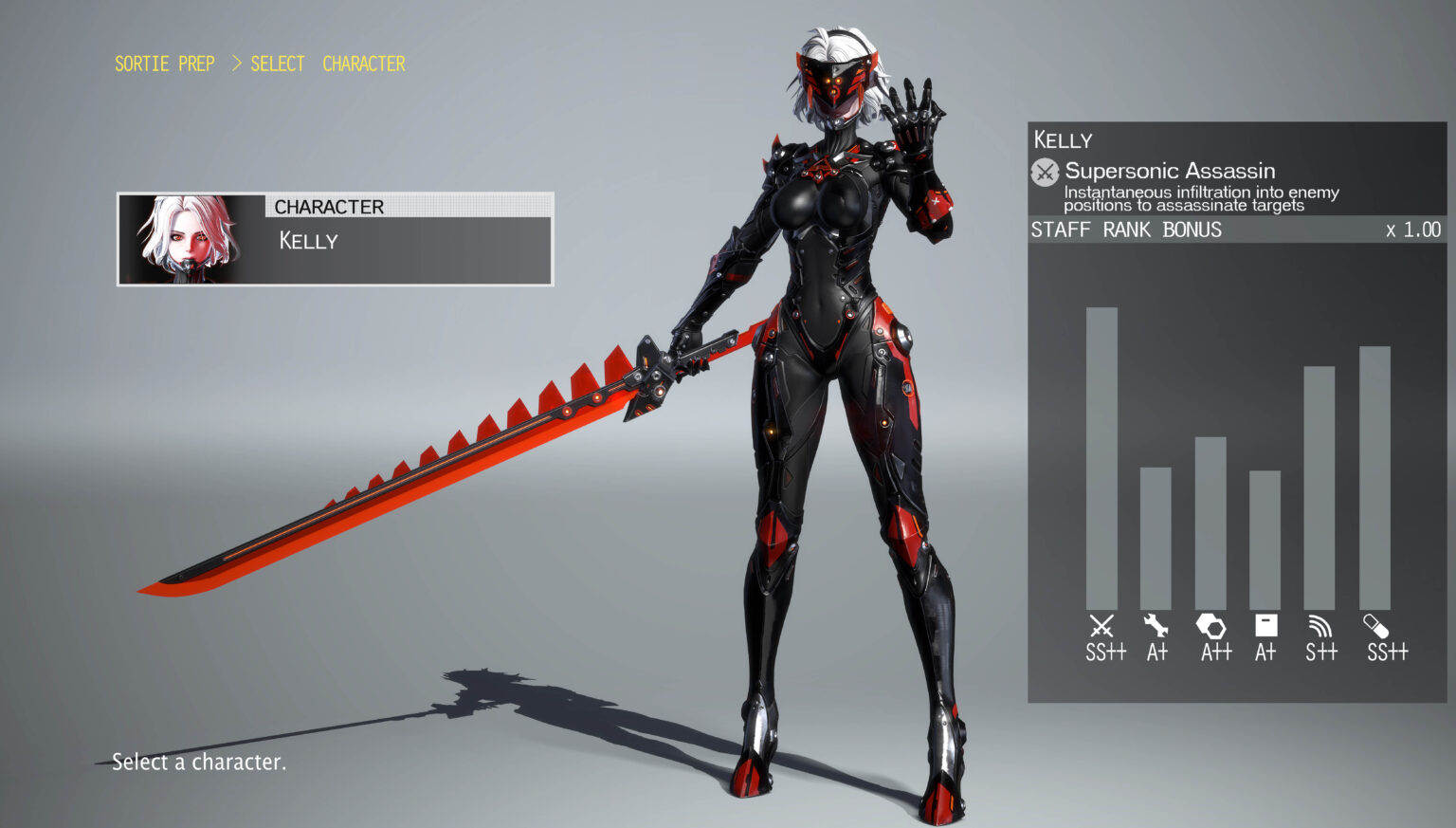Open the SORTIE PREP breadcrumb
Image resolution: width=1456 pixels, height=828 pixels.
(x=165, y=64)
